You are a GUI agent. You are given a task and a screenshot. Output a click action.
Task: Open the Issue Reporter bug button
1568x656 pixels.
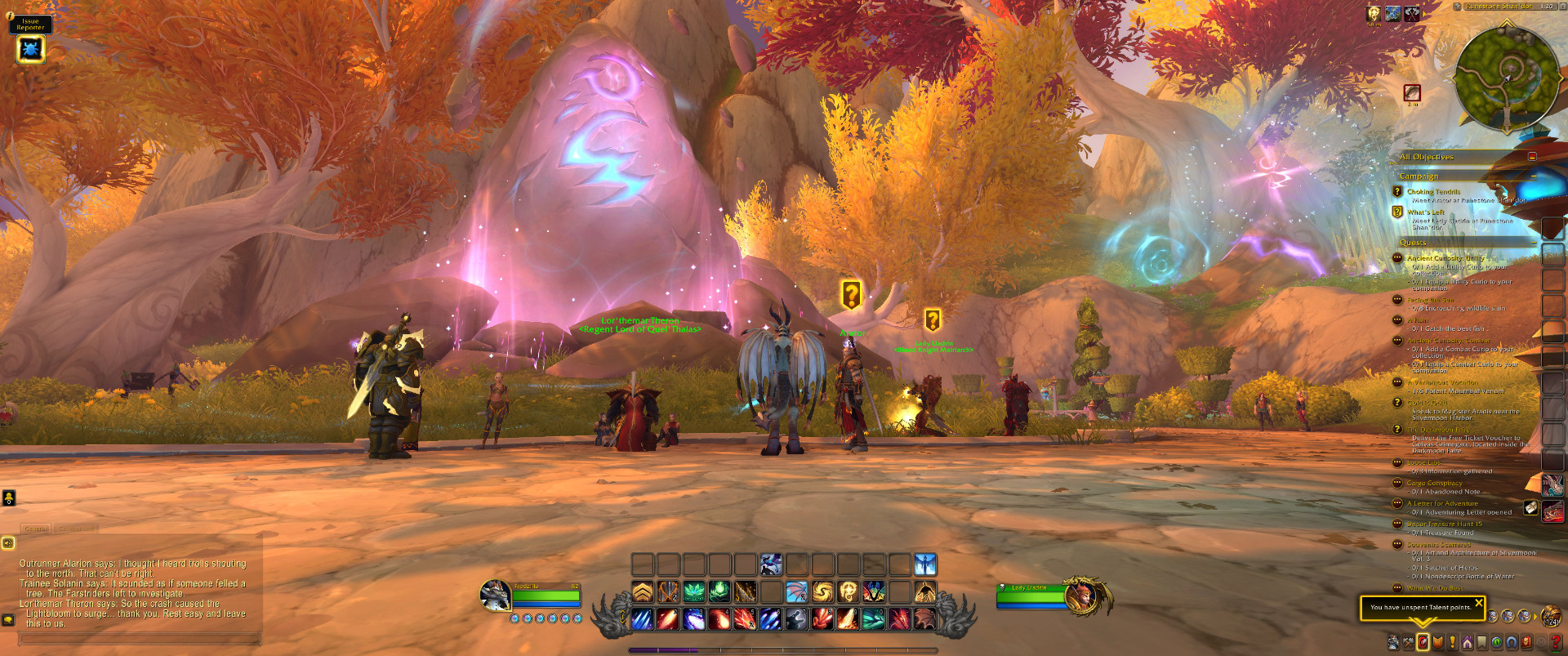30,50
